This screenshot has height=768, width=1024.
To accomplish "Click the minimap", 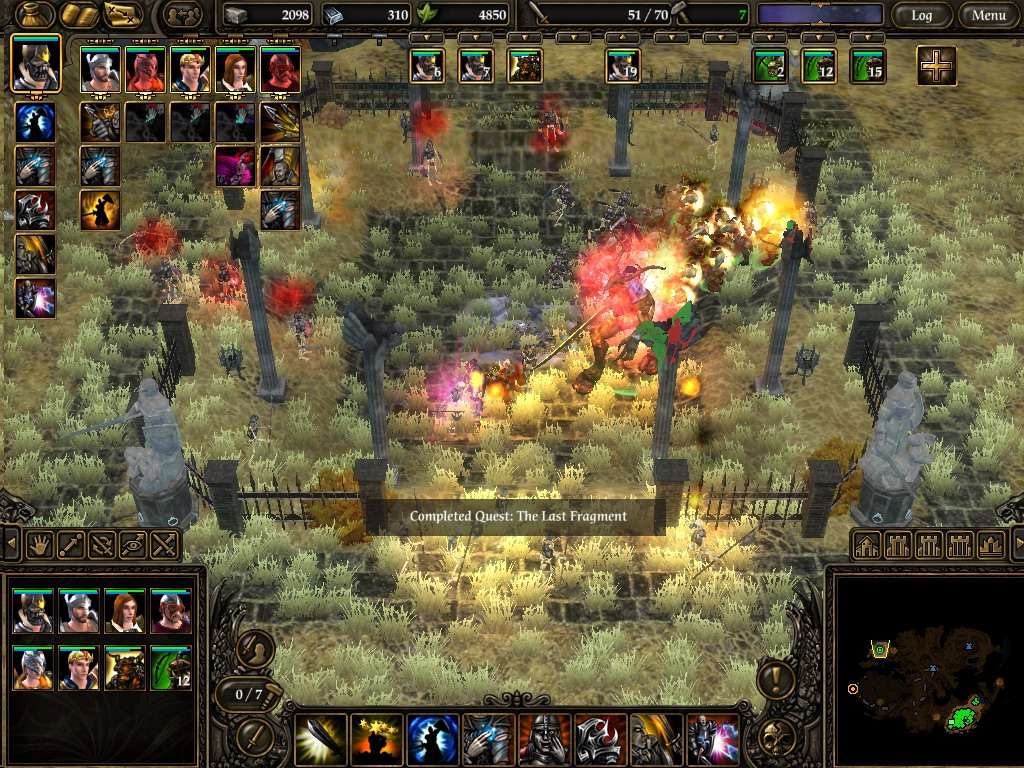I will pyautogui.click(x=925, y=667).
